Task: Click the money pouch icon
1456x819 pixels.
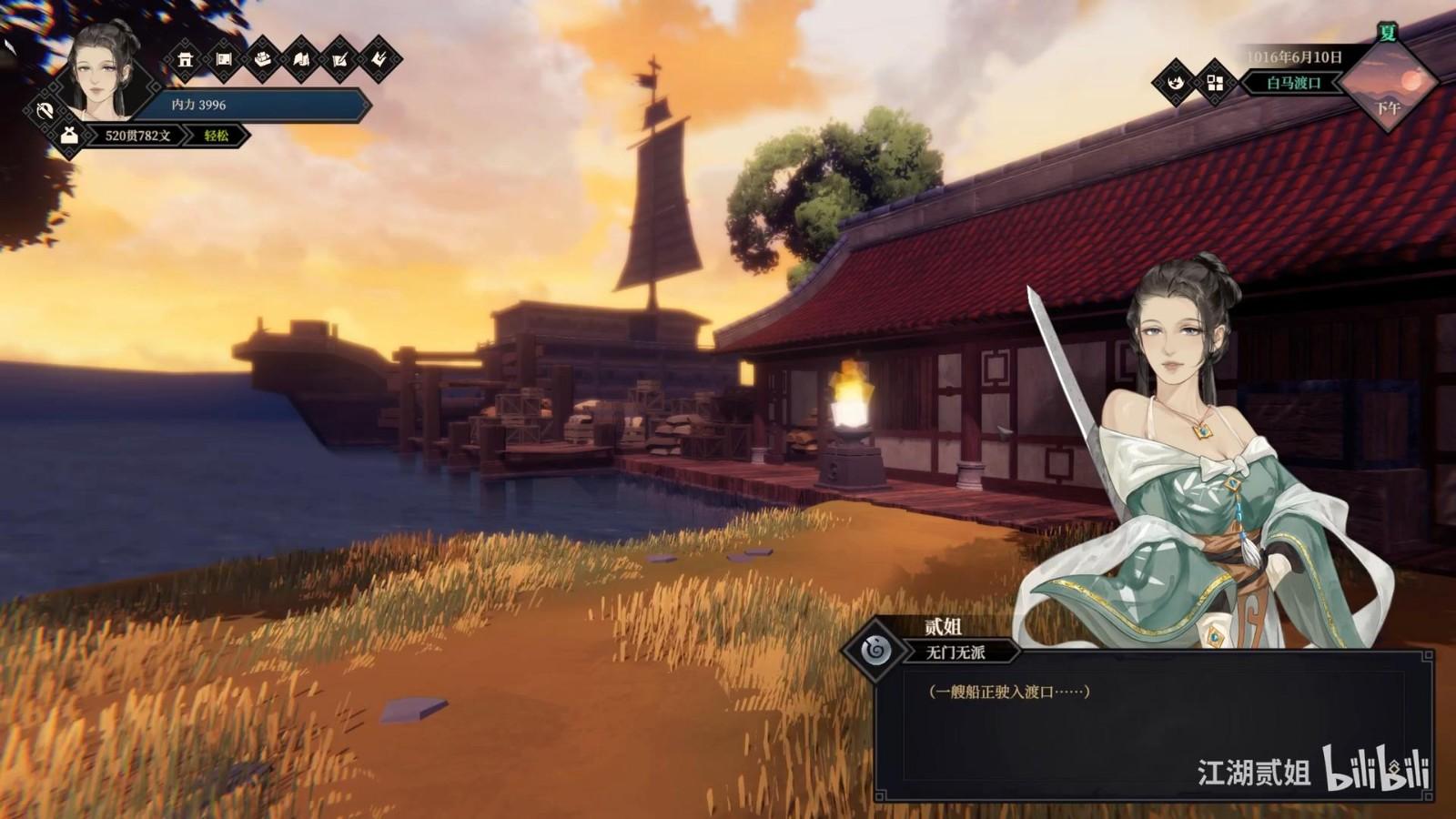Action: point(69,136)
